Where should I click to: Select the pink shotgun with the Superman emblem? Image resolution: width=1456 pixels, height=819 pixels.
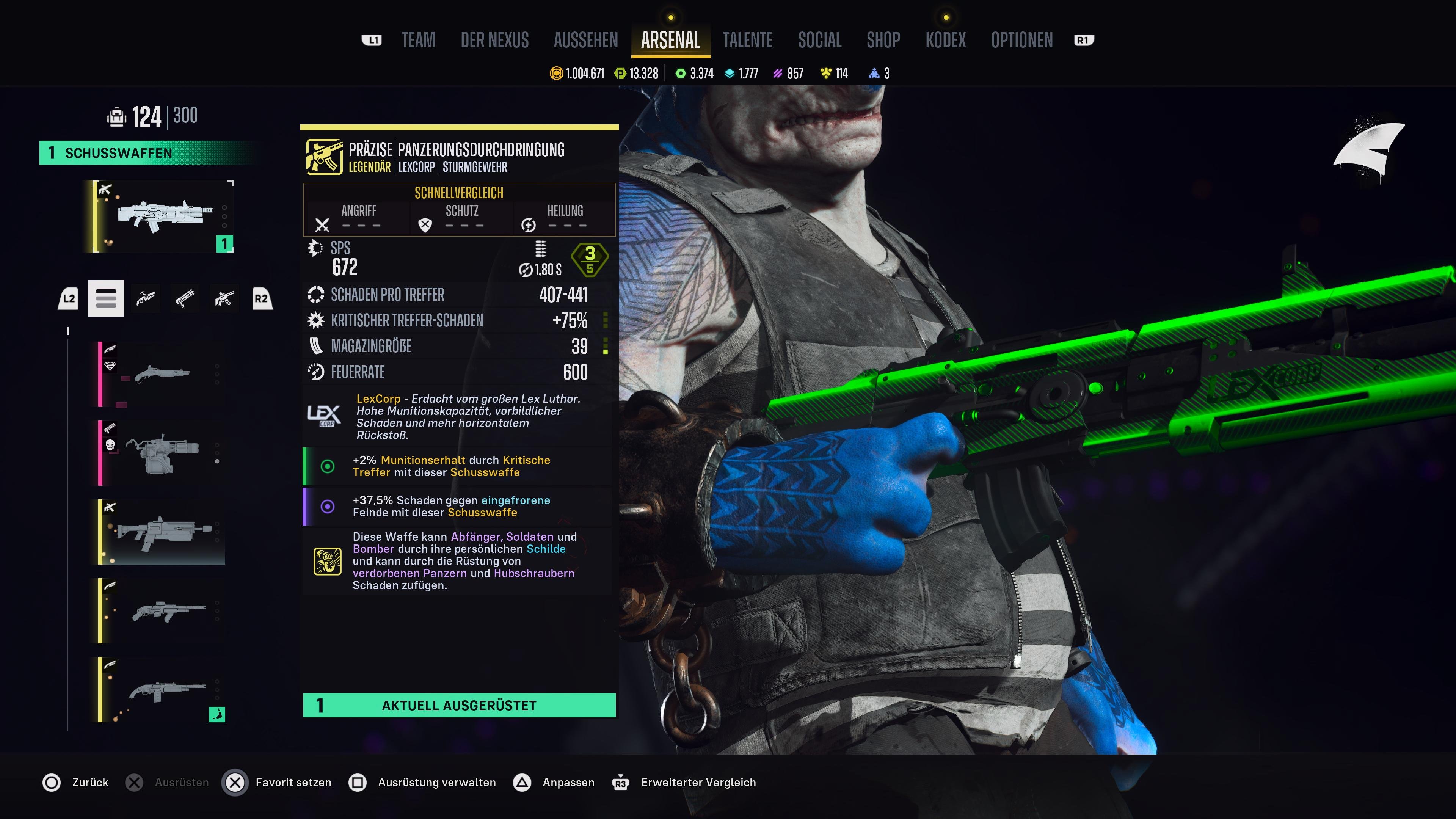(162, 373)
